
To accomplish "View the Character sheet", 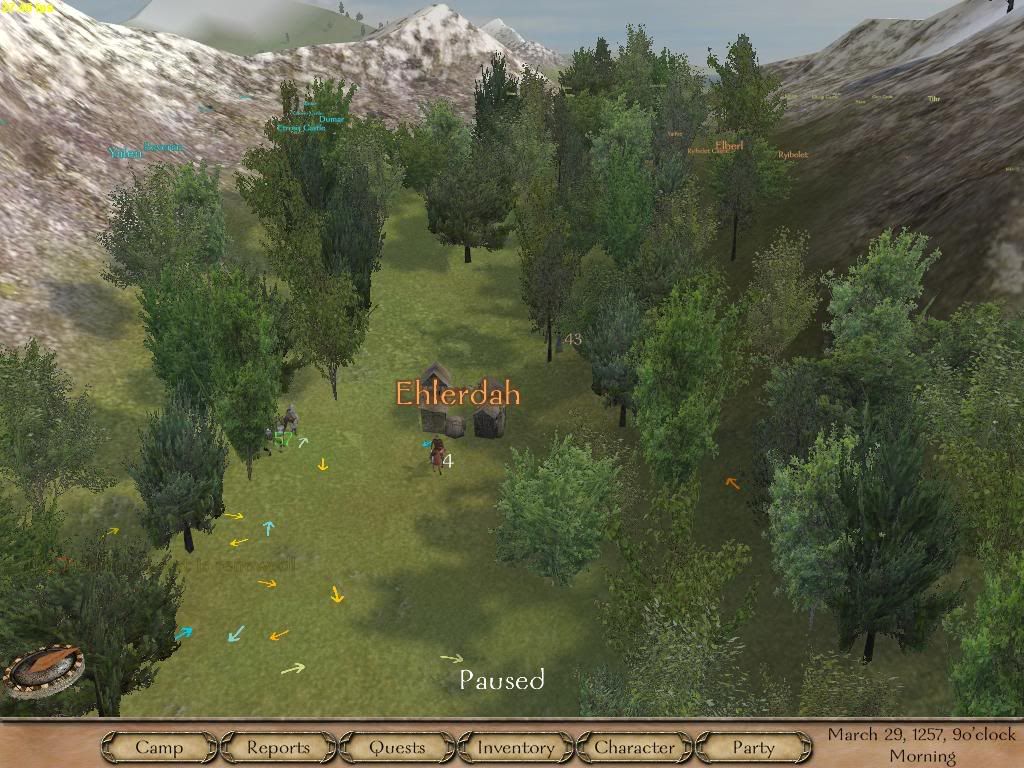I will pyautogui.click(x=634, y=747).
